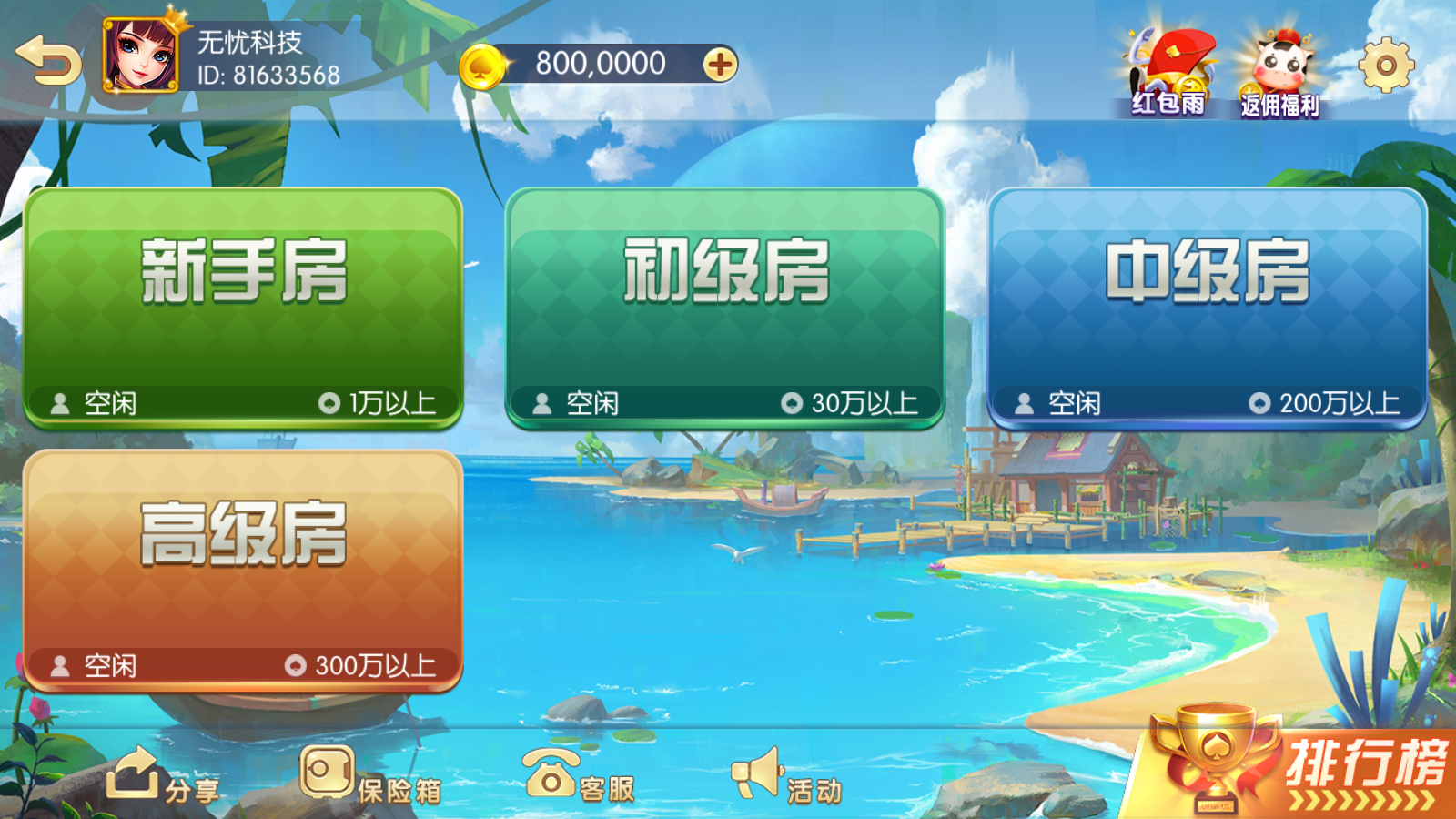
Task: Tap the 300万以上 stake label on 高级房
Action: pos(373,667)
